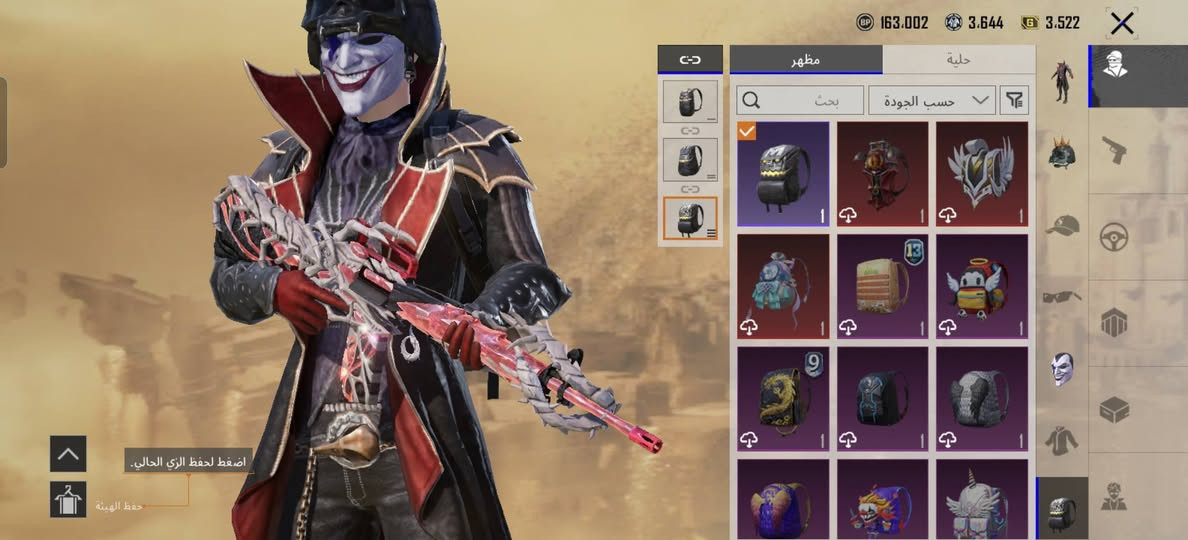The image size is (1188, 540).
Task: Choose the teal backpack skin
Action: pos(783,286)
